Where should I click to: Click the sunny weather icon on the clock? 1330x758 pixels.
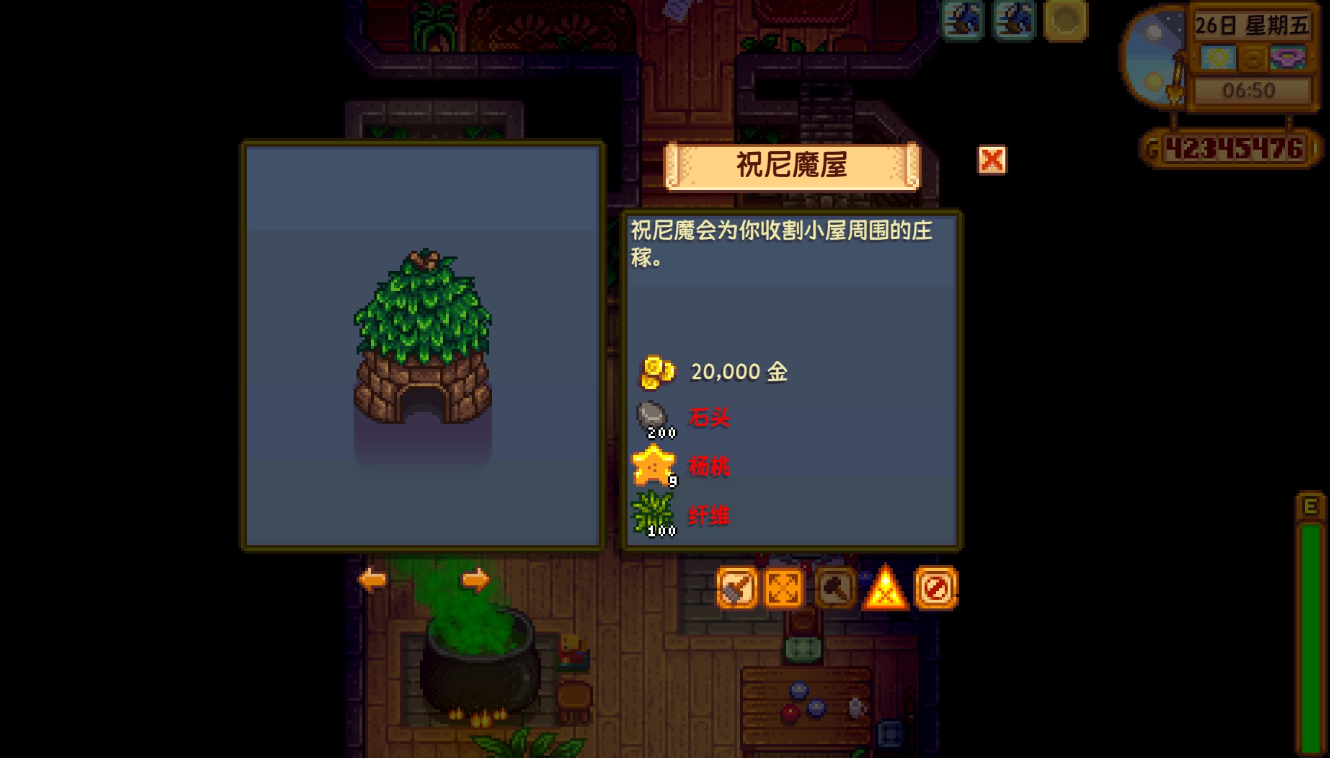[1219, 59]
